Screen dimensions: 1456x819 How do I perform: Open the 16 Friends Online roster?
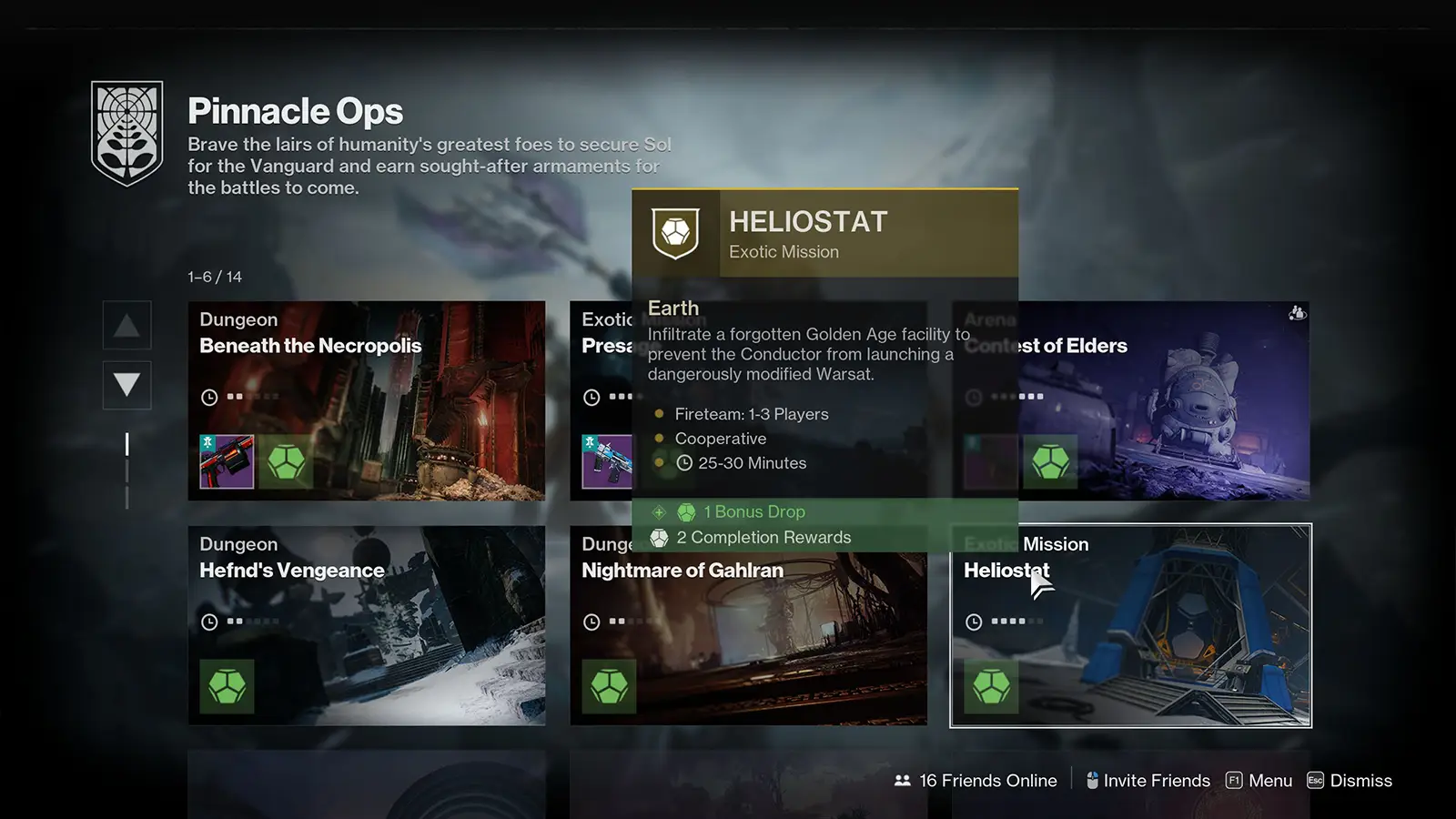click(976, 781)
